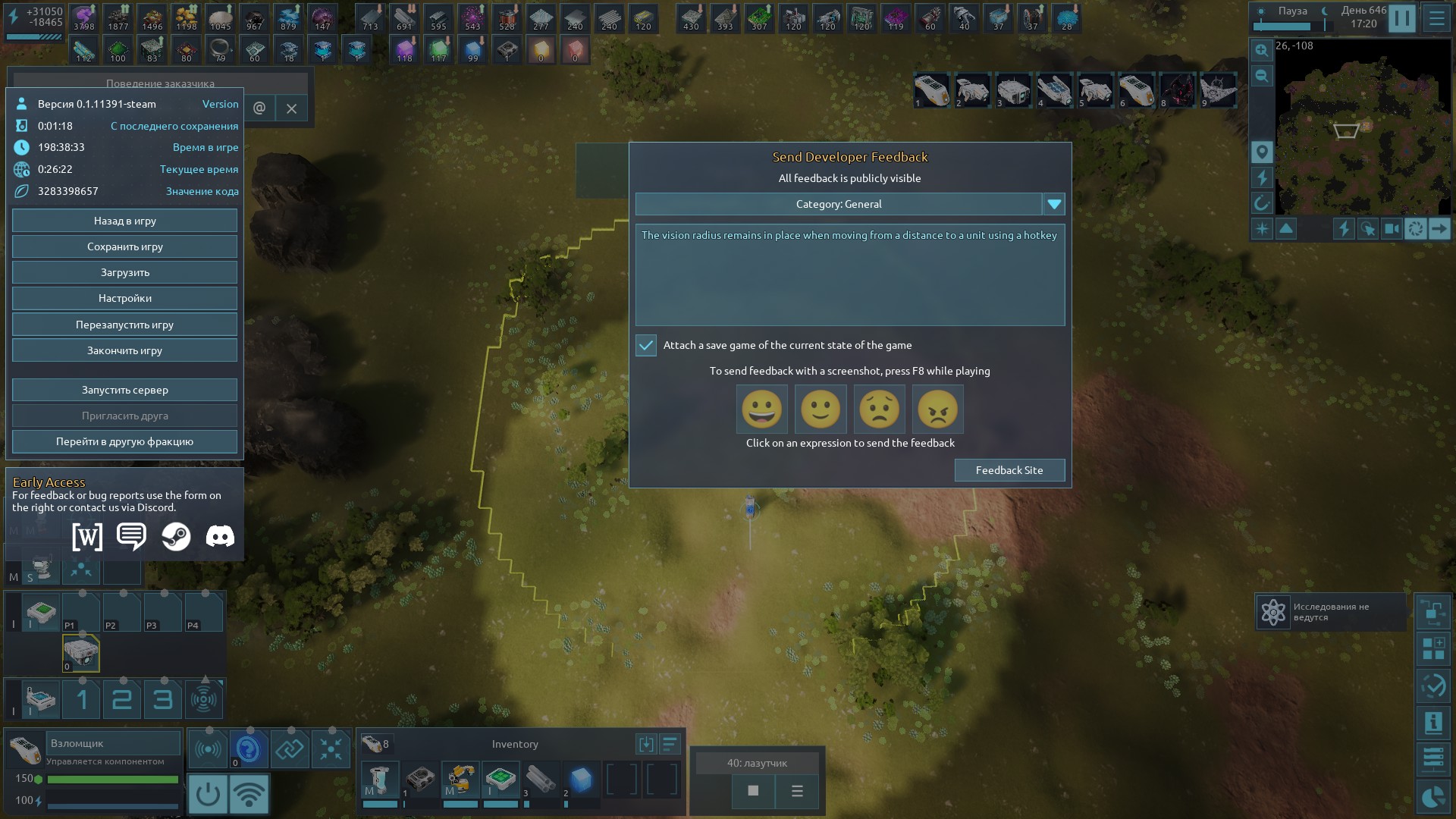Image resolution: width=1456 pixels, height=819 pixels.
Task: Click Закончить игру to quit
Action: pos(124,350)
